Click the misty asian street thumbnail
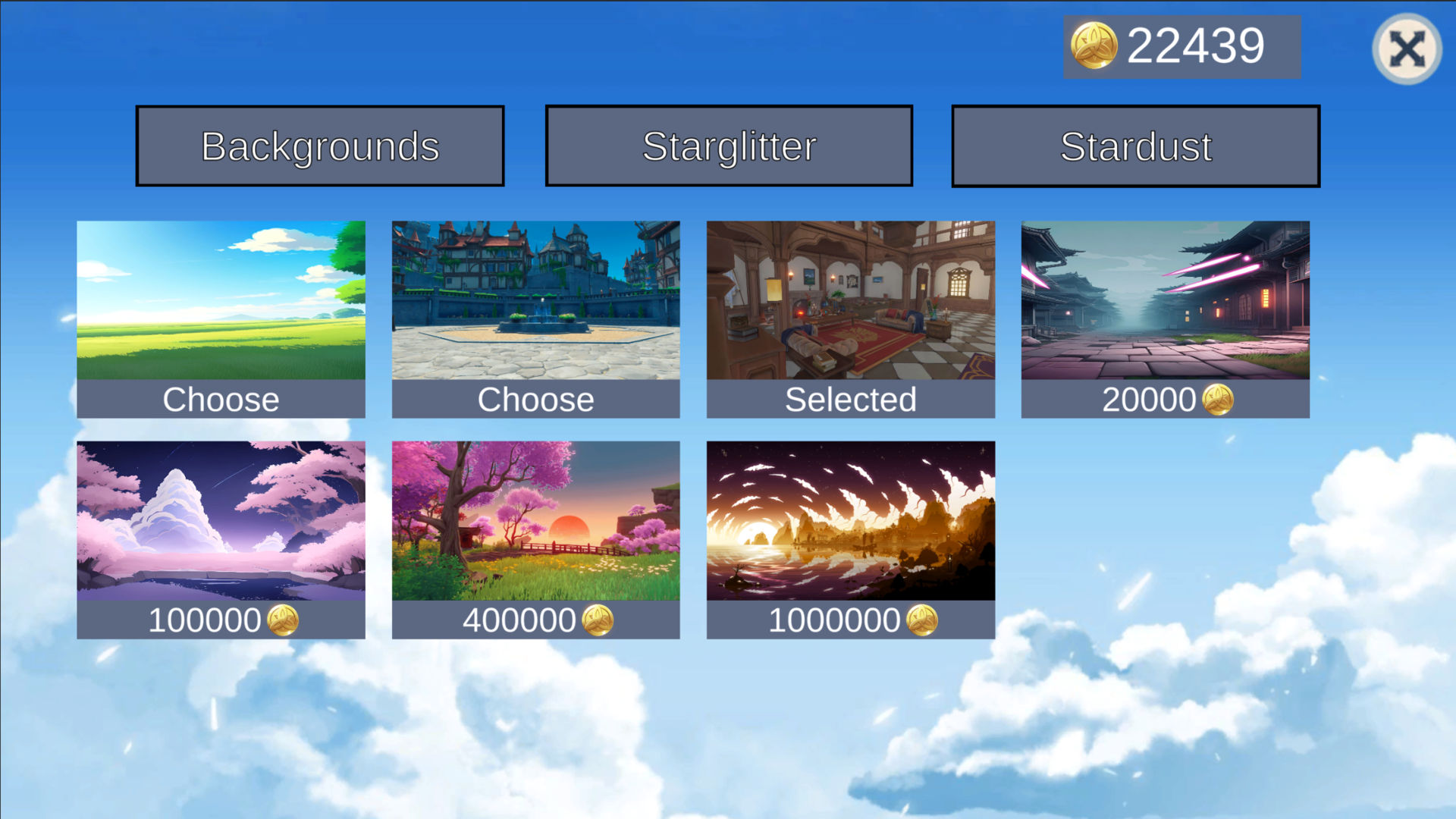This screenshot has height=819, width=1456. pos(1165,300)
